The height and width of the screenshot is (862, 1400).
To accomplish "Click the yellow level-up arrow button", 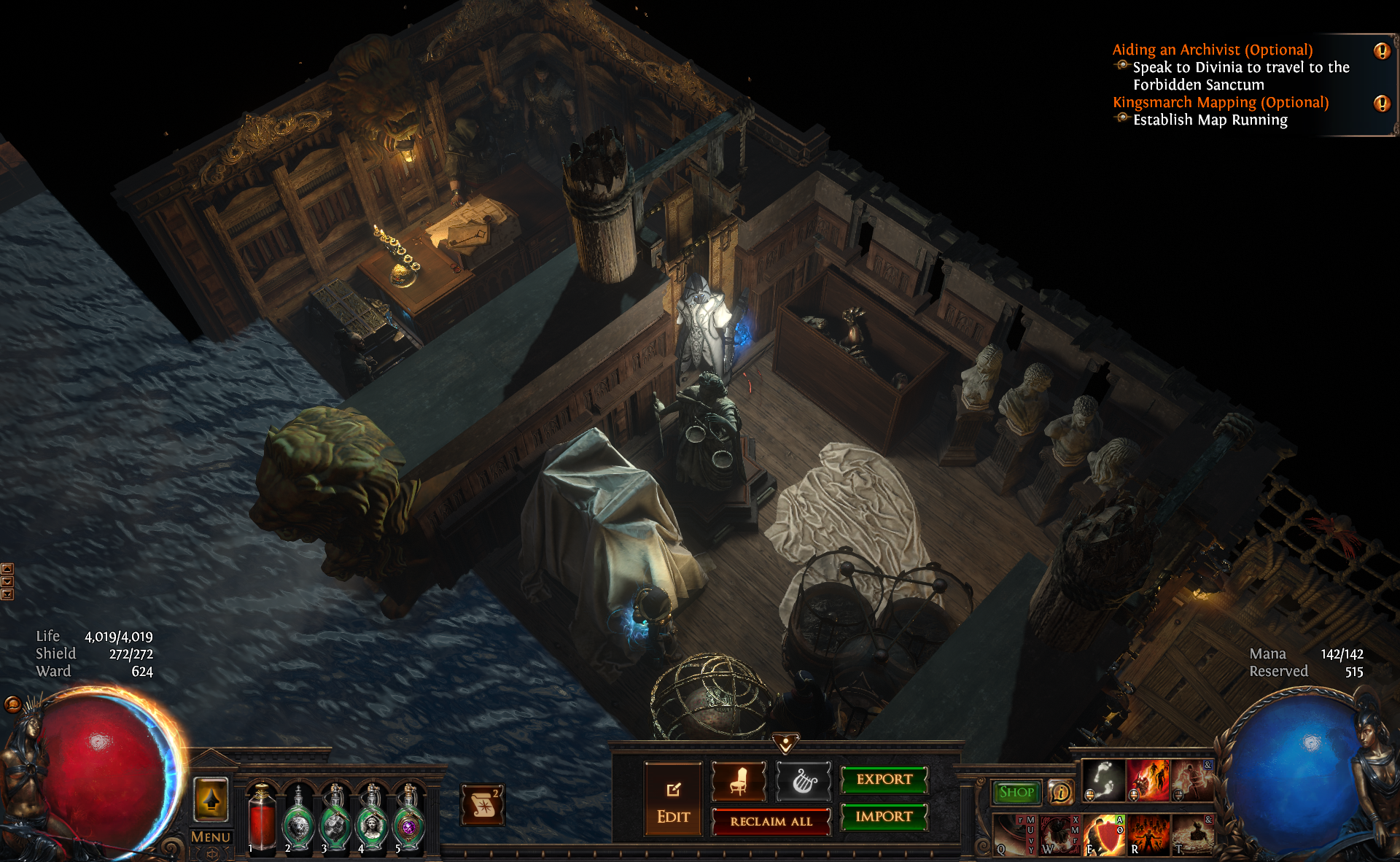I will click(x=211, y=800).
